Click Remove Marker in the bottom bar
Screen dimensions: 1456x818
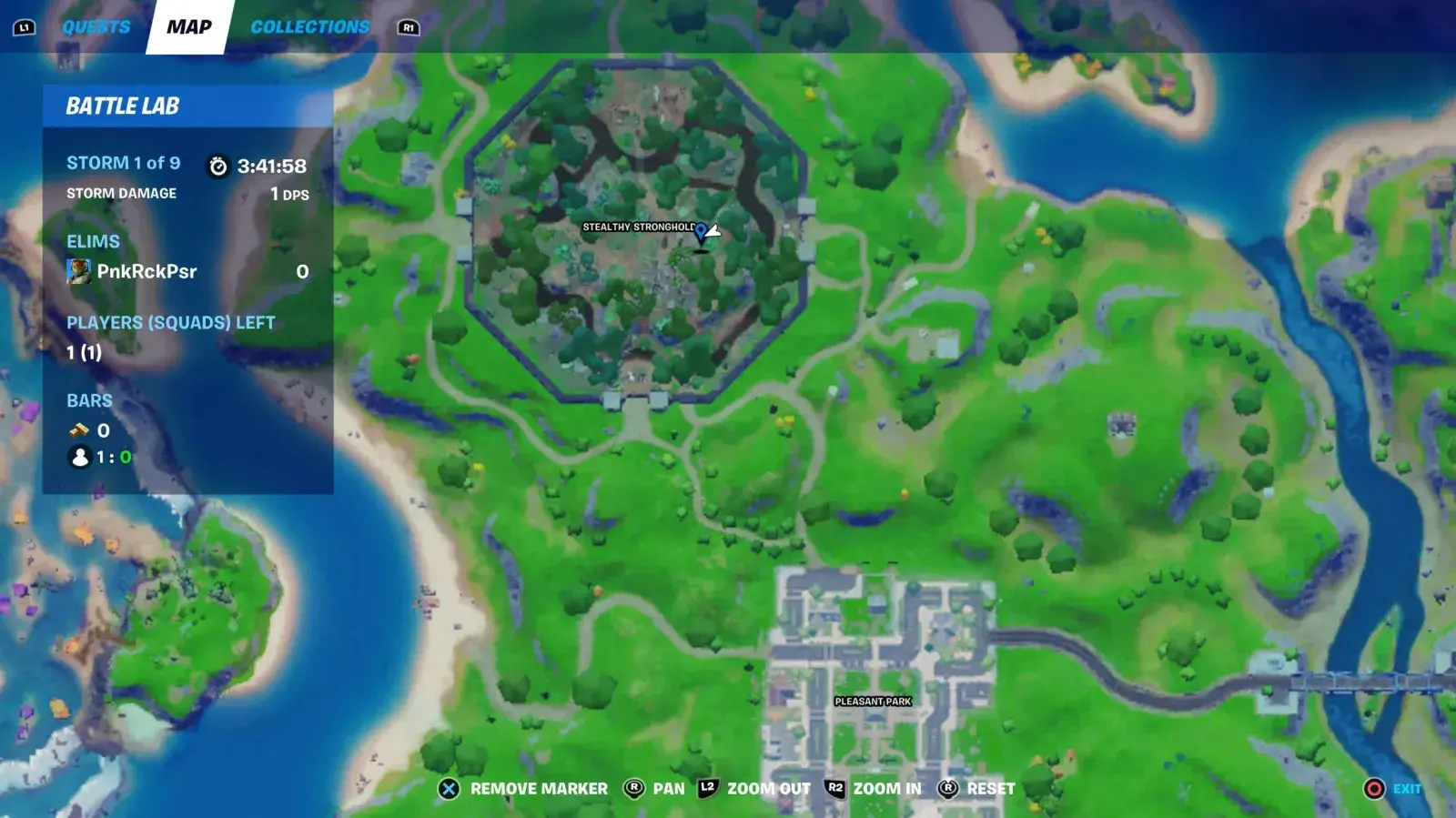537,788
